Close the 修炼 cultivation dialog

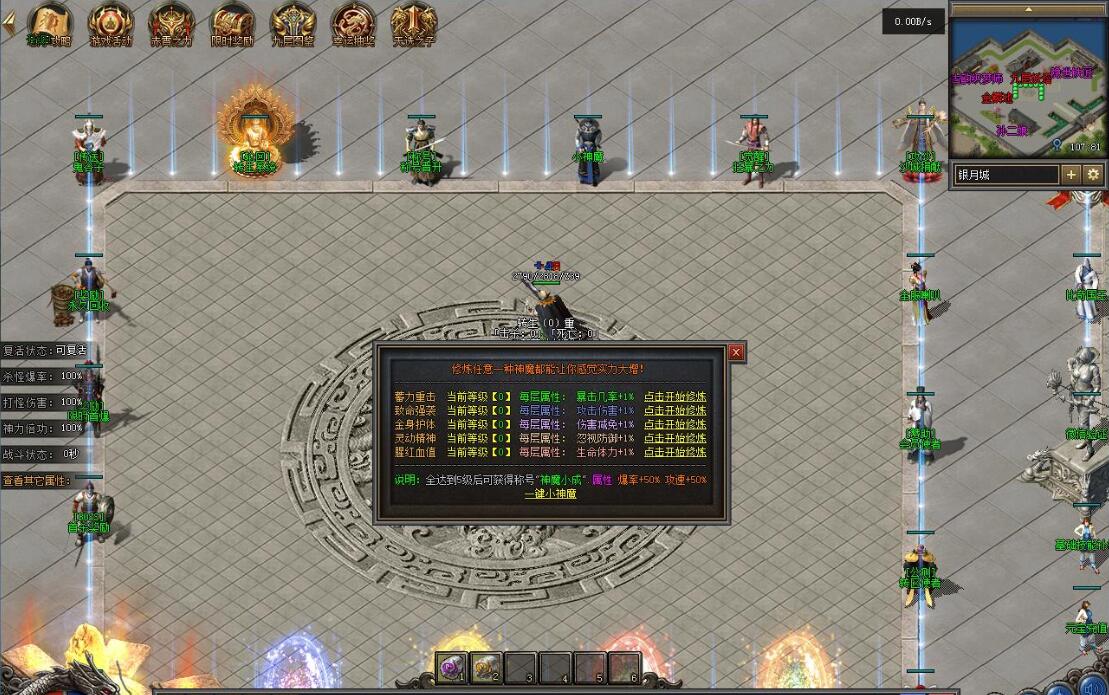coord(736,353)
